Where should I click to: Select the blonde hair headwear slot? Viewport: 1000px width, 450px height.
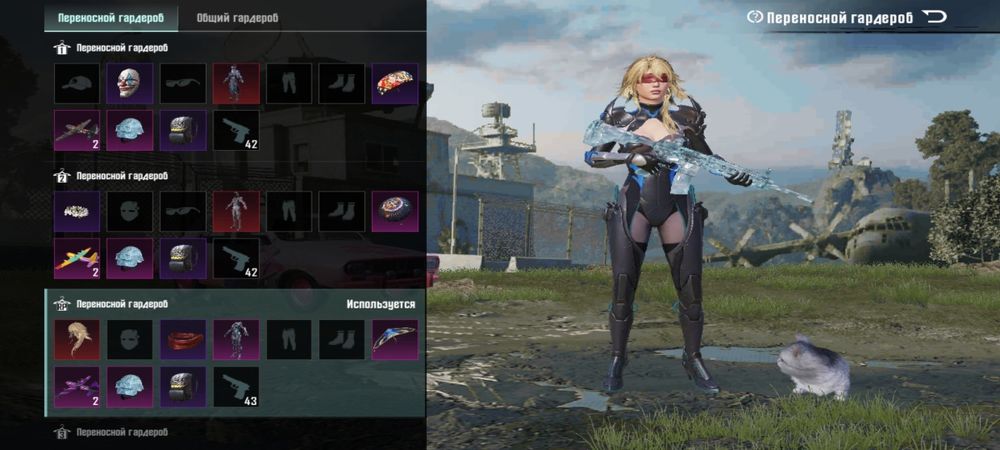coord(76,340)
